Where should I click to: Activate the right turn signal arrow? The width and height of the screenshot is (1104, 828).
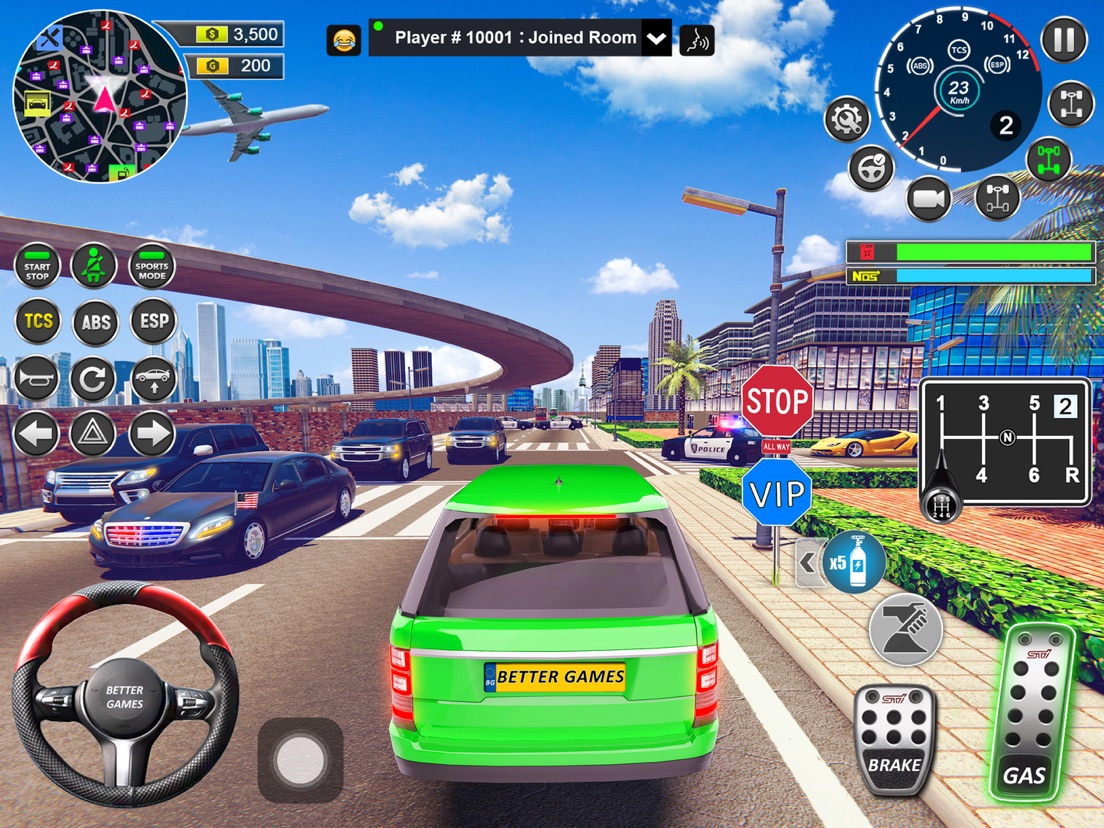(x=152, y=434)
